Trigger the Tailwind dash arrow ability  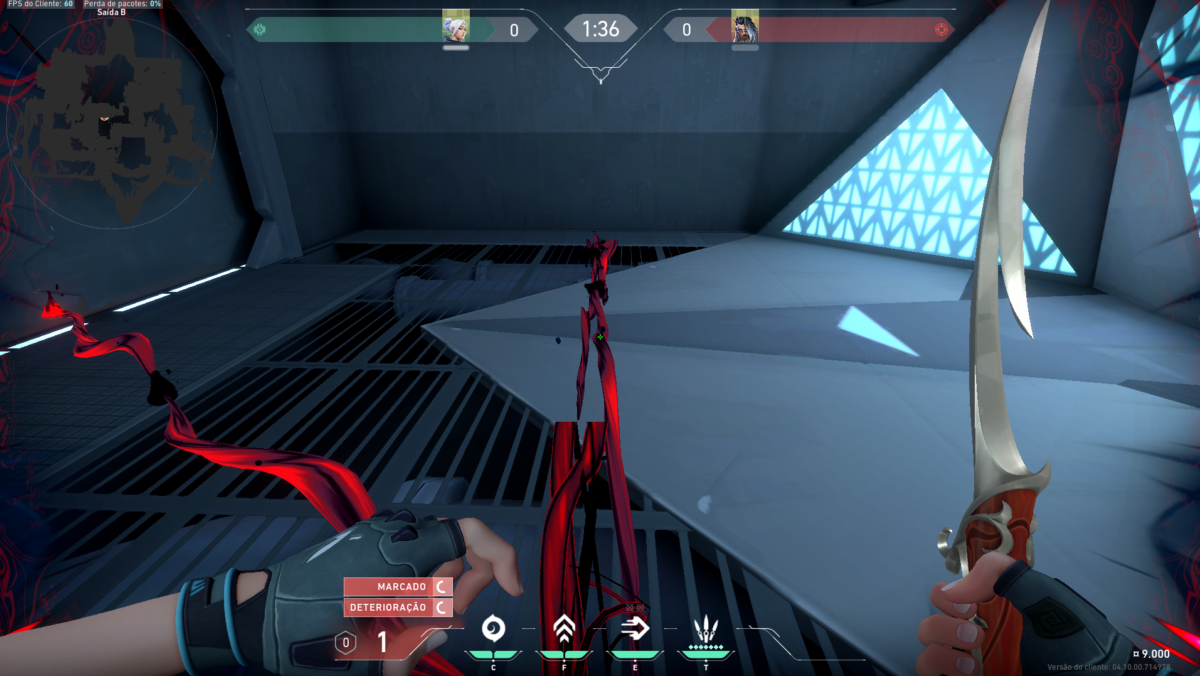pyautogui.click(x=635, y=628)
